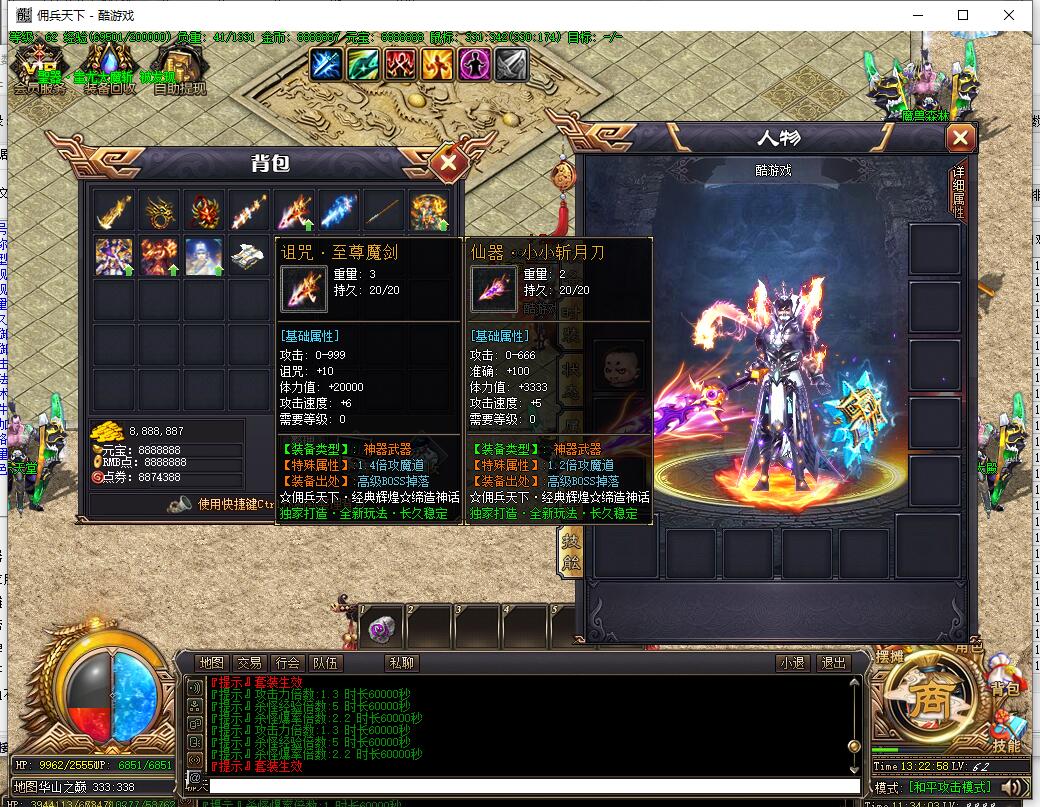Click the 退出 exit game button

(832, 662)
